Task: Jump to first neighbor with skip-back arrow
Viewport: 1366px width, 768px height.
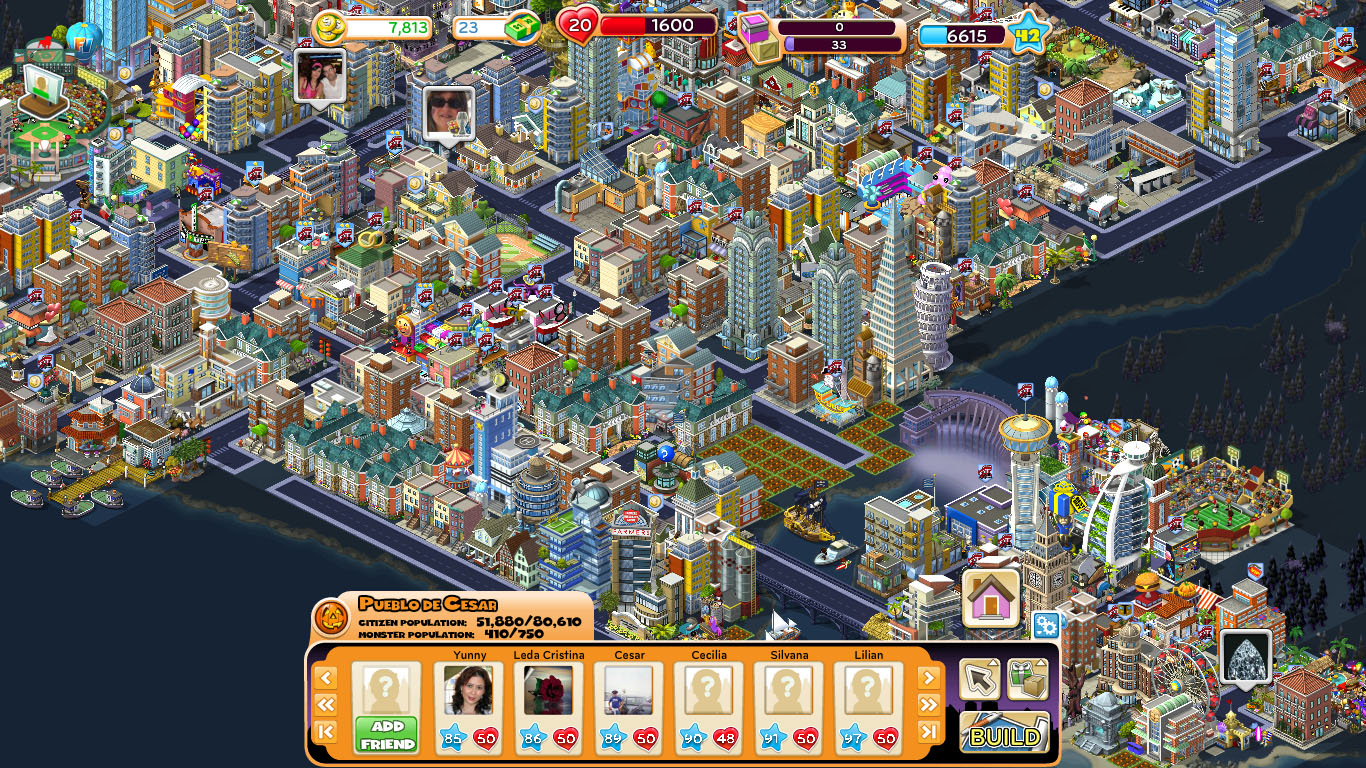Action: (326, 730)
